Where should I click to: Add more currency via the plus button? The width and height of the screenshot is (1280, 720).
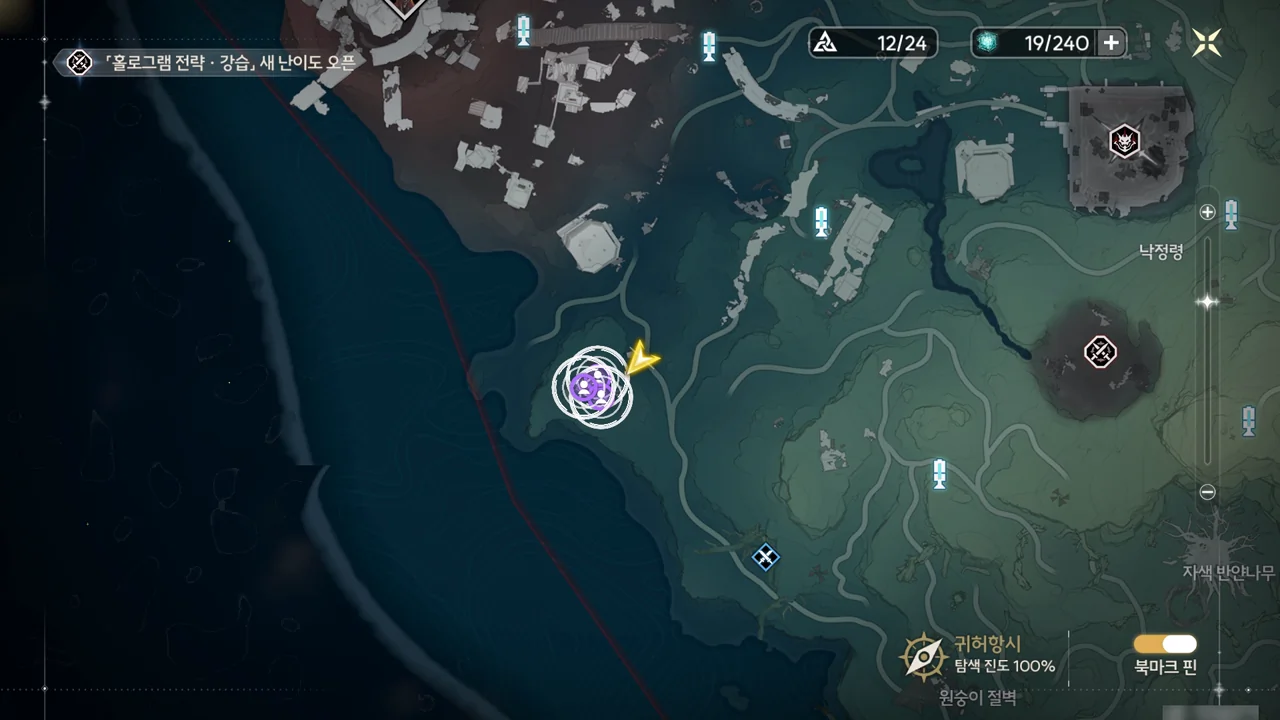click(1111, 42)
